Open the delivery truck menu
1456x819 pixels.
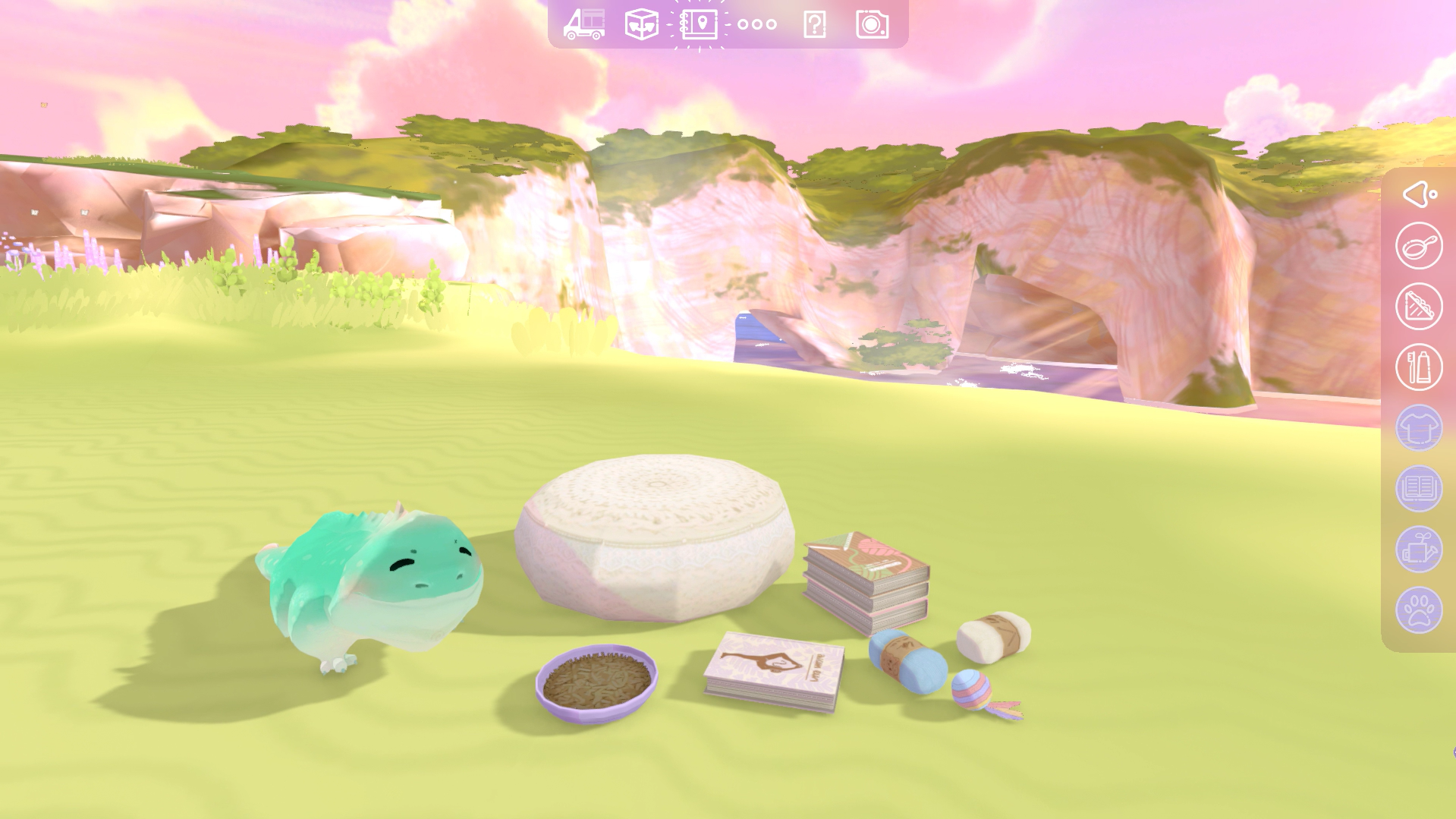[584, 24]
